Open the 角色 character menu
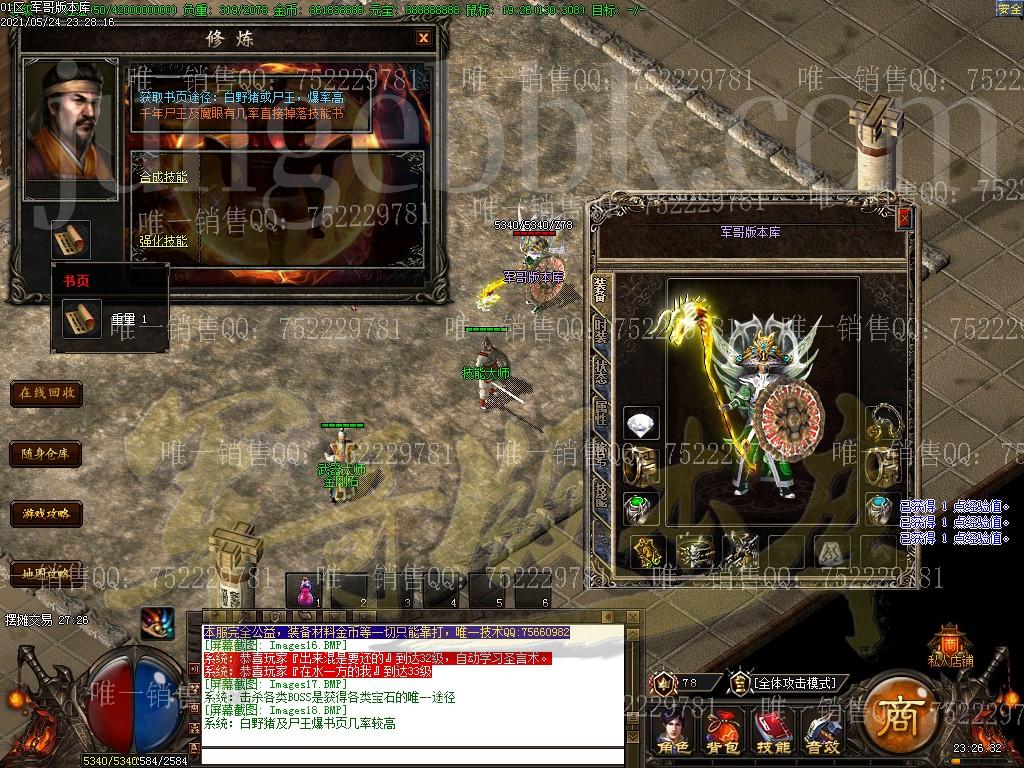1024x768 pixels. tap(674, 733)
